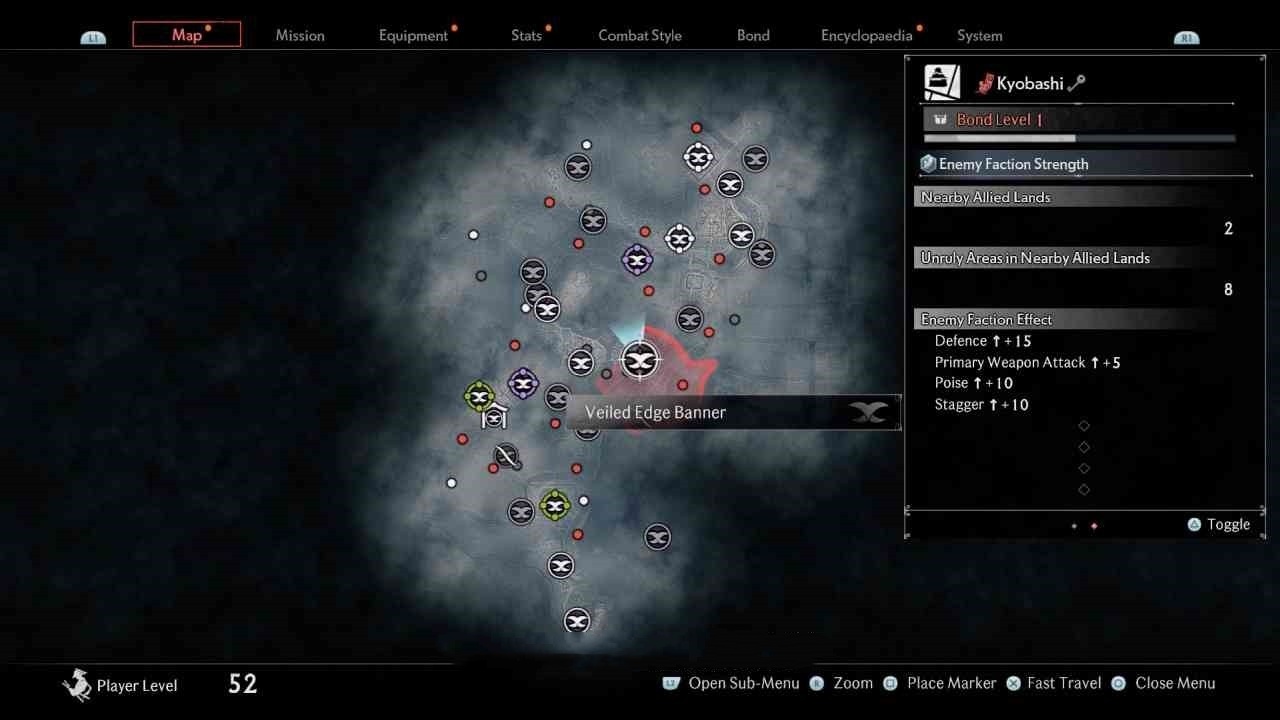Open the Bond tab

pos(753,35)
